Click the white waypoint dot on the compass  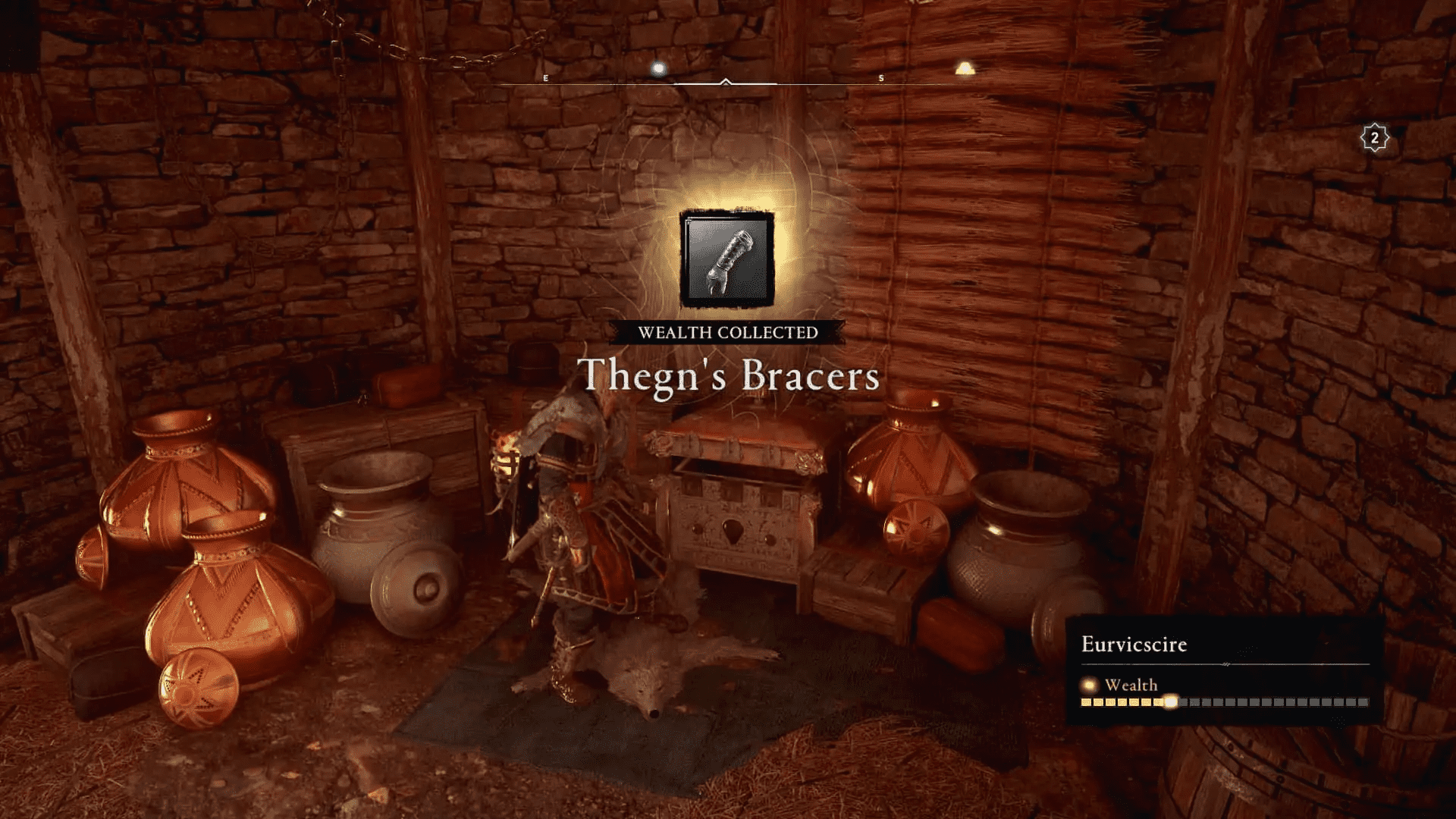[658, 68]
